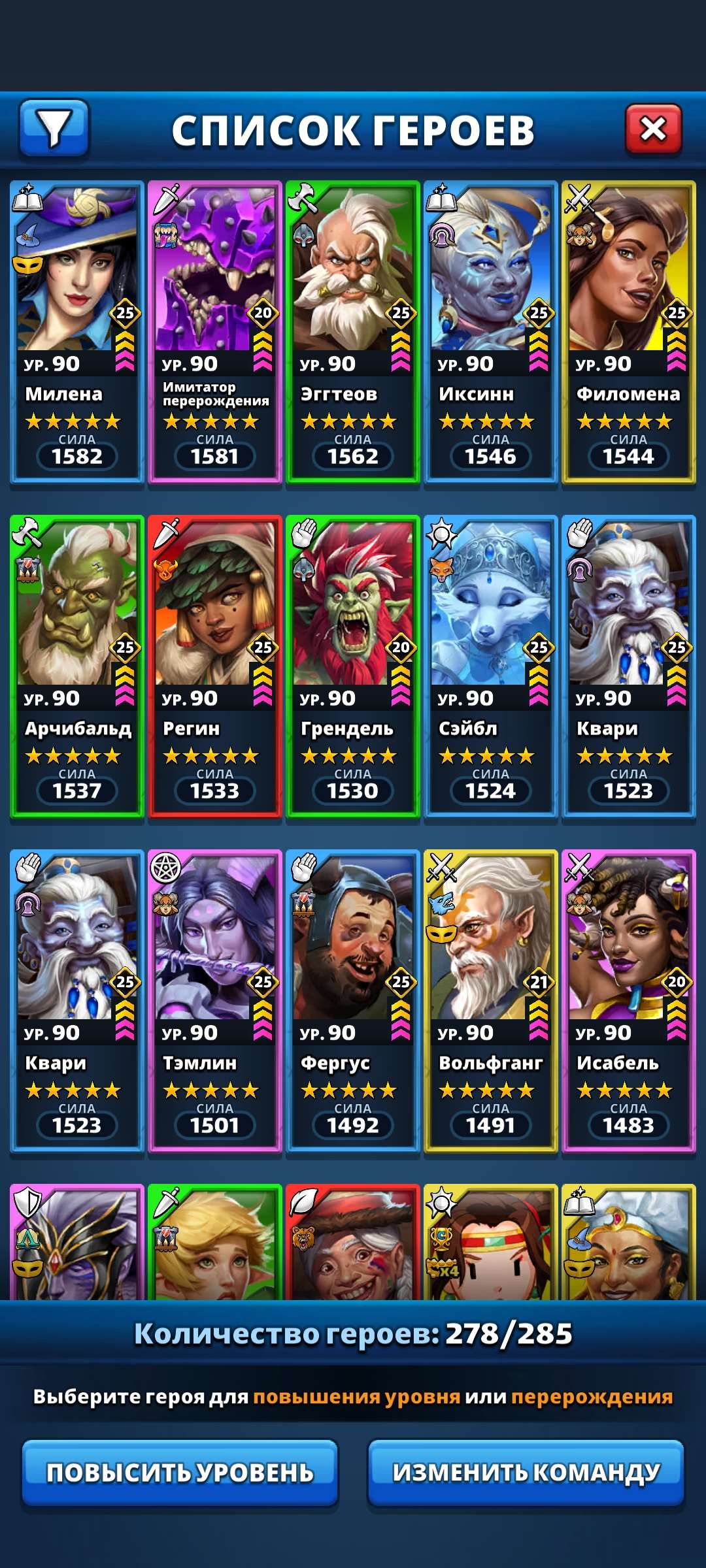Select hero Эггтеов with 1562 power
This screenshot has width=706, height=1568.
pos(353,332)
